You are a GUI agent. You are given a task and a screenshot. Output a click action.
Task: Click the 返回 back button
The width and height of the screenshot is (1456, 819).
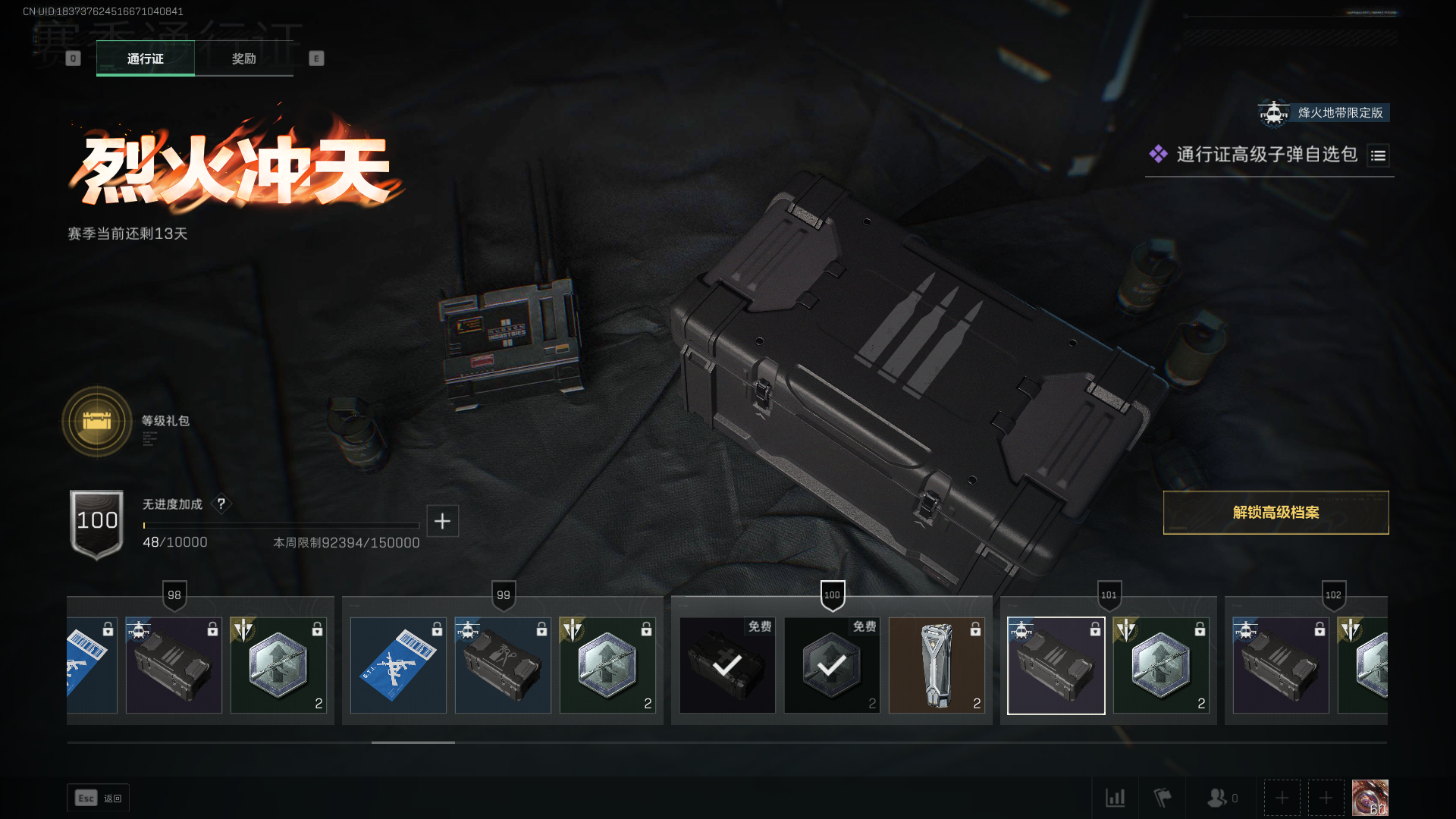[99, 798]
